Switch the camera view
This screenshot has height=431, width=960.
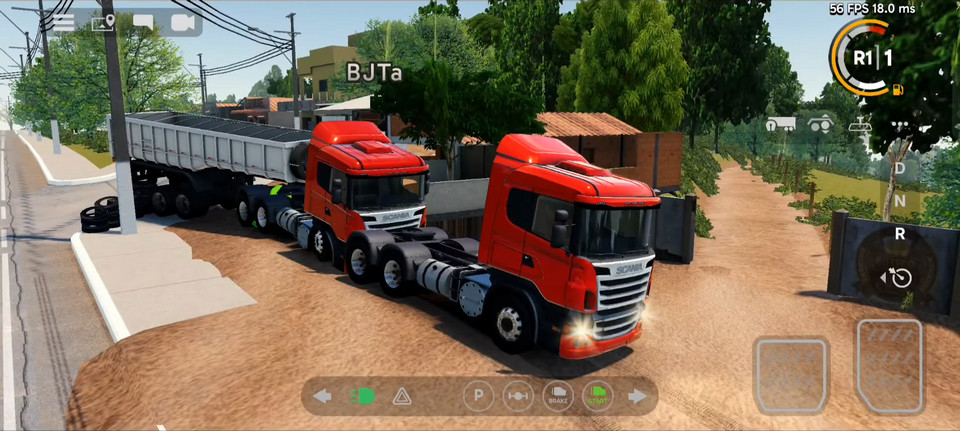pos(182,22)
